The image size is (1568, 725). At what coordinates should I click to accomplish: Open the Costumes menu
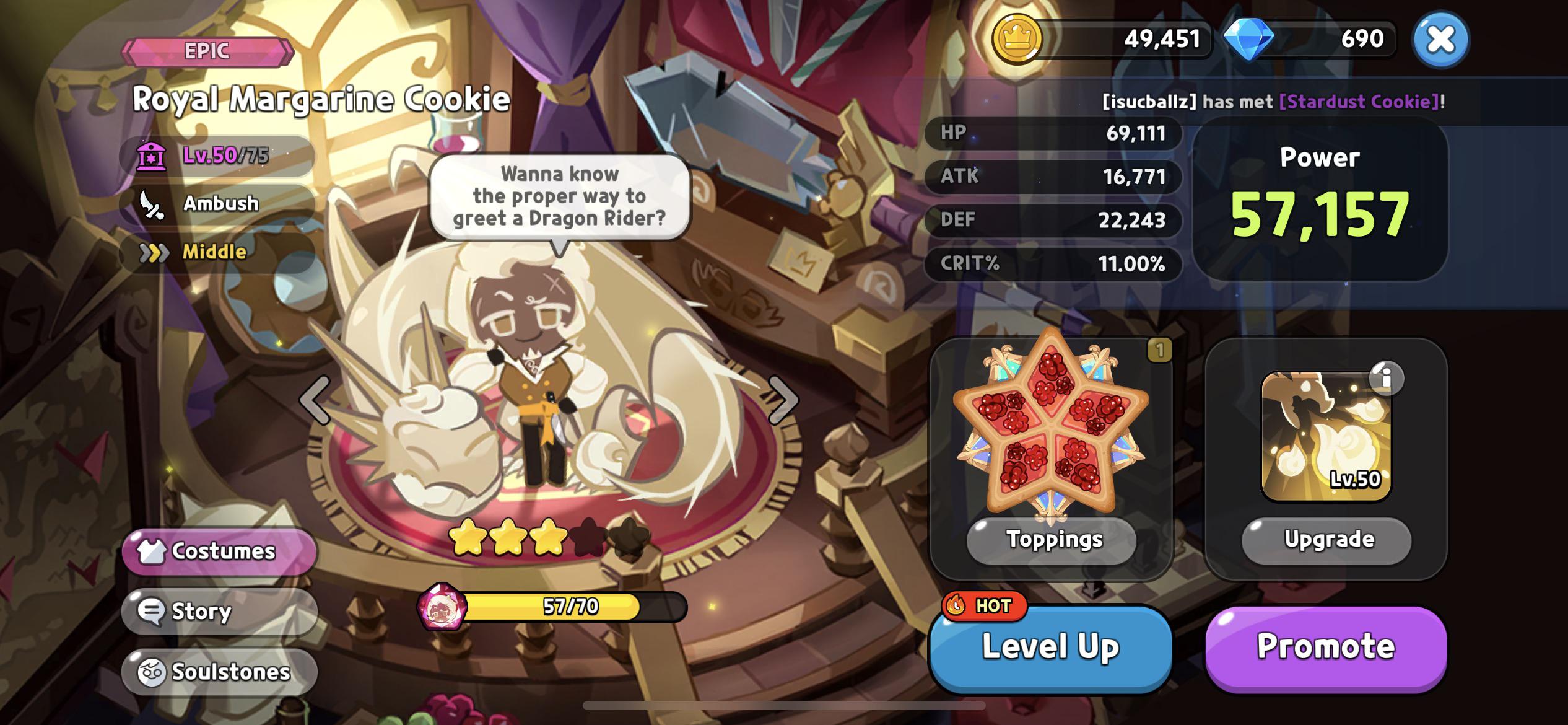[219, 551]
